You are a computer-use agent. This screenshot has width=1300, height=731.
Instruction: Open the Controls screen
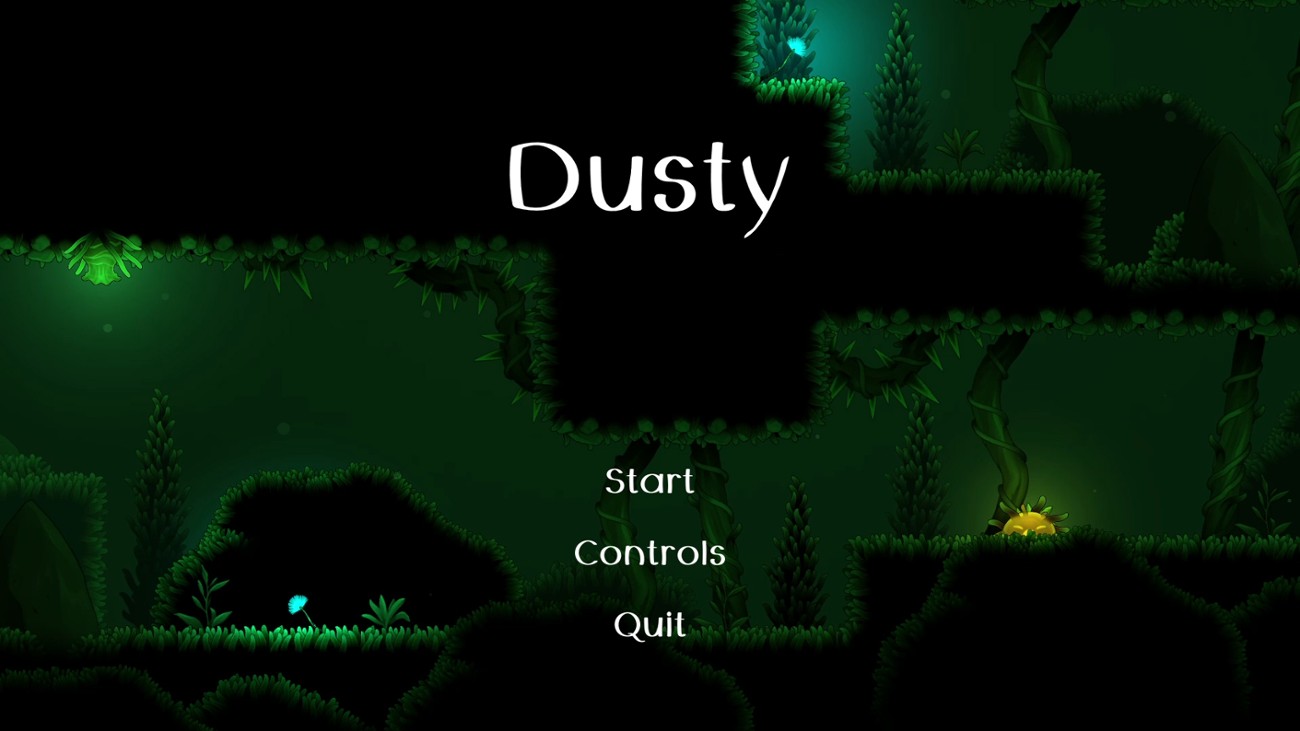point(650,553)
